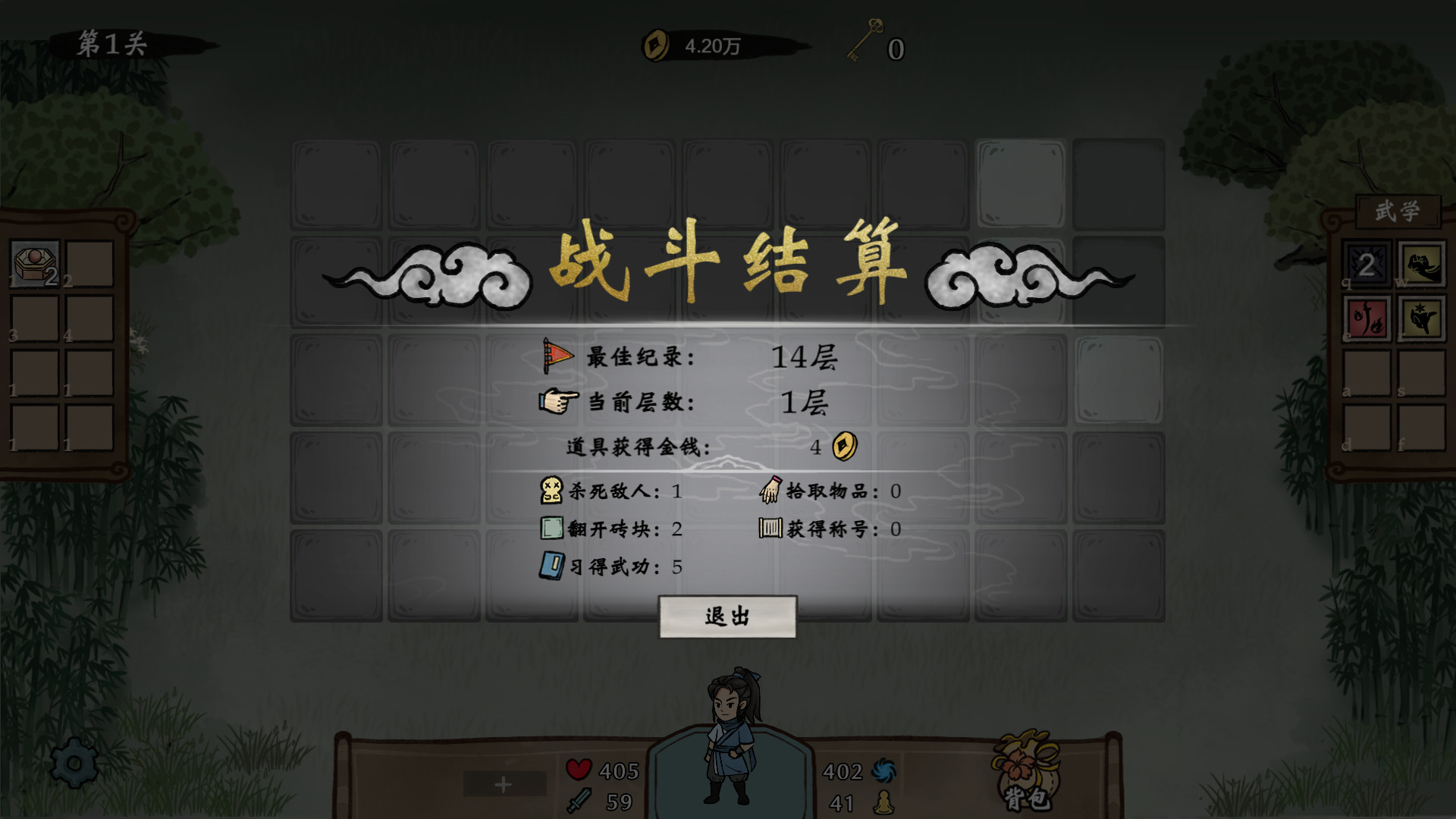Click the sword attack icon near 59
The height and width of the screenshot is (819, 1456).
coord(578,800)
